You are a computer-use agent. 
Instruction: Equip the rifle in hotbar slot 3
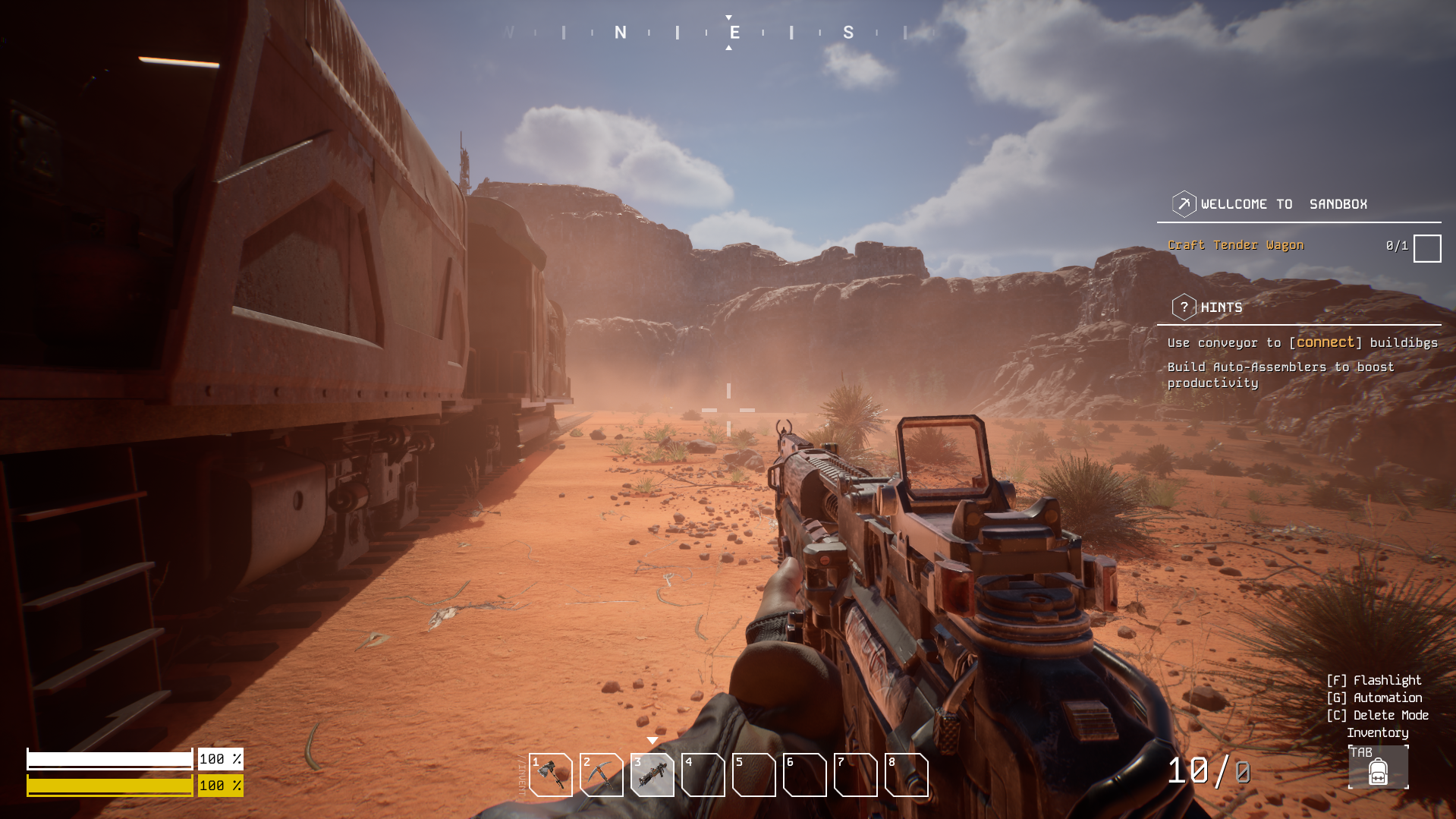point(652,774)
